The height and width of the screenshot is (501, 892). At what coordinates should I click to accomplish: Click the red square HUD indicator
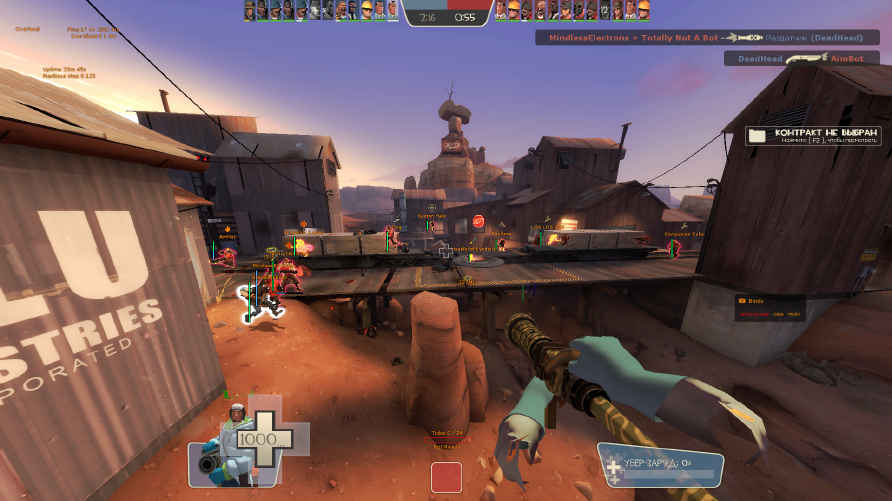(x=446, y=477)
